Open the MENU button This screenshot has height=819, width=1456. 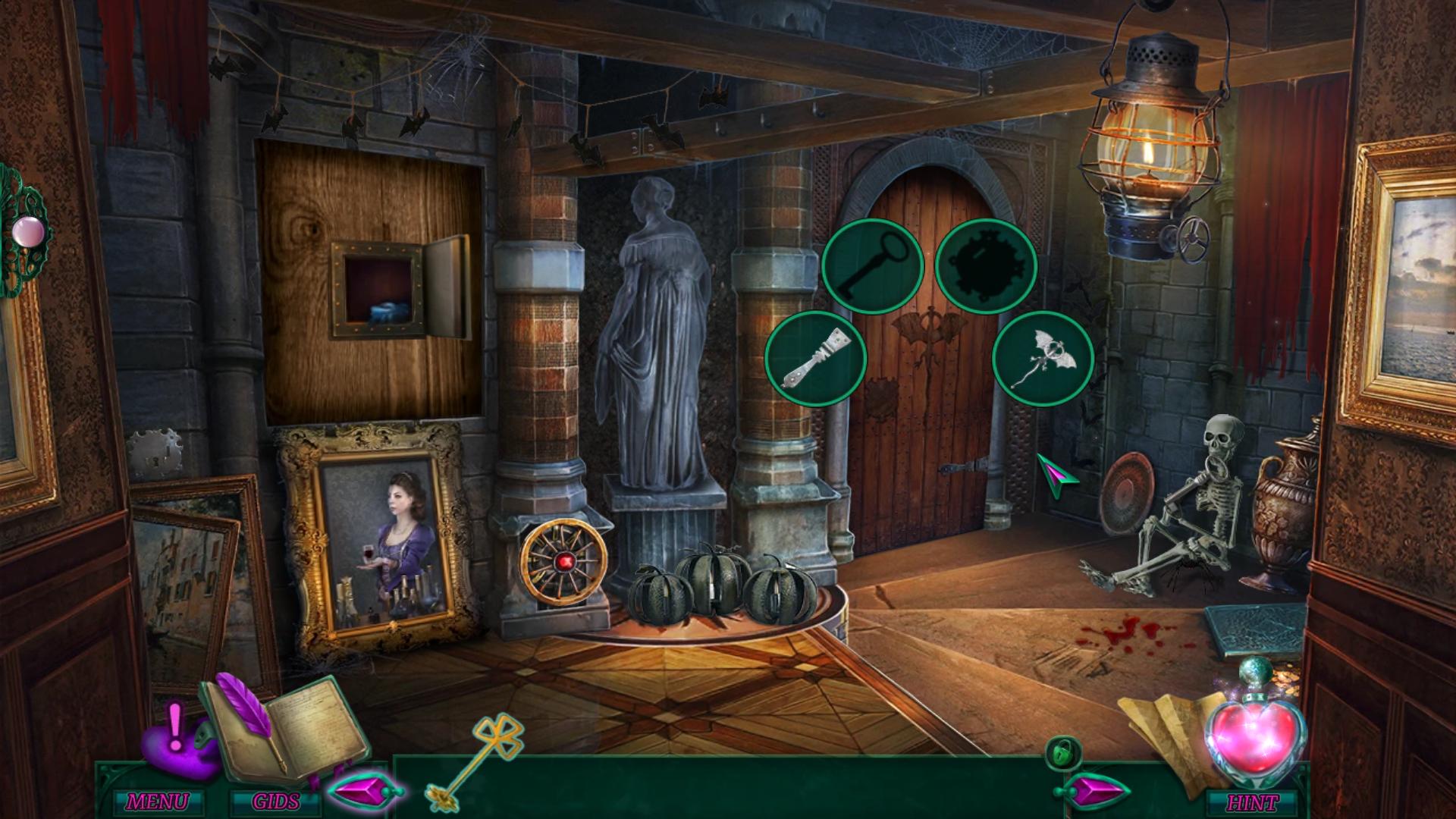[157, 802]
